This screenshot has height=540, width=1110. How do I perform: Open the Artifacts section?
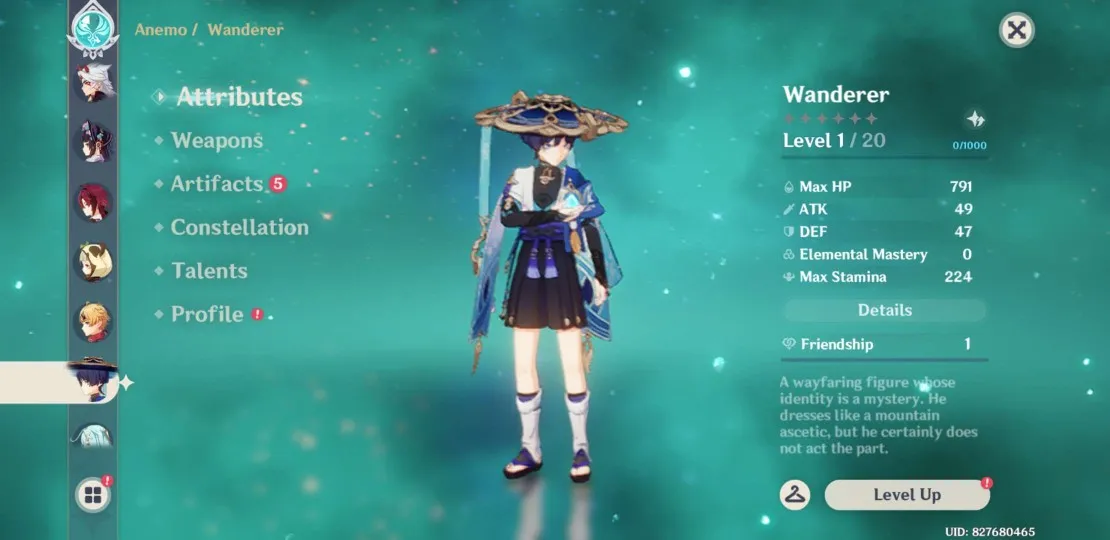click(x=216, y=184)
